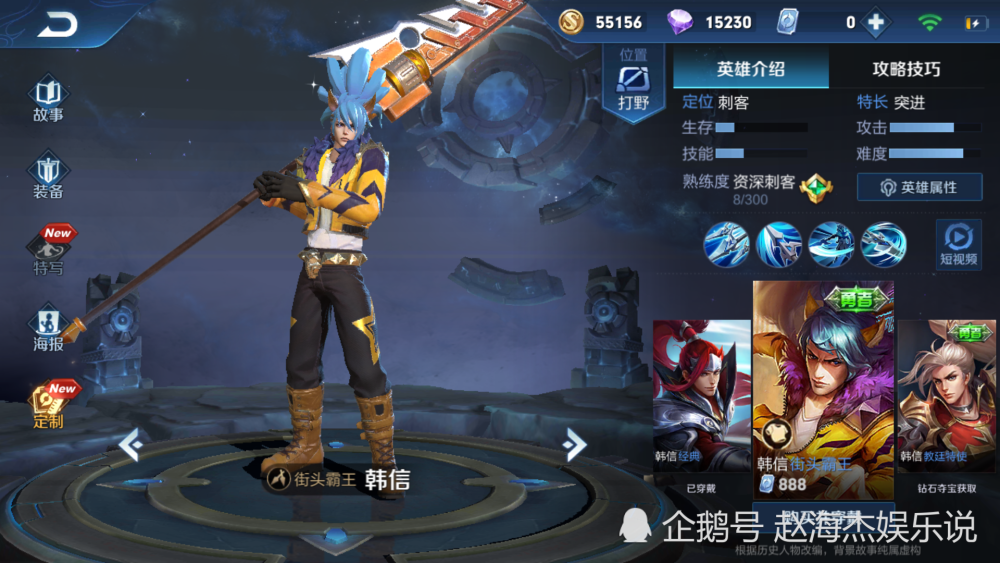
Task: Add more skin vouchers with plus button
Action: pos(876,22)
